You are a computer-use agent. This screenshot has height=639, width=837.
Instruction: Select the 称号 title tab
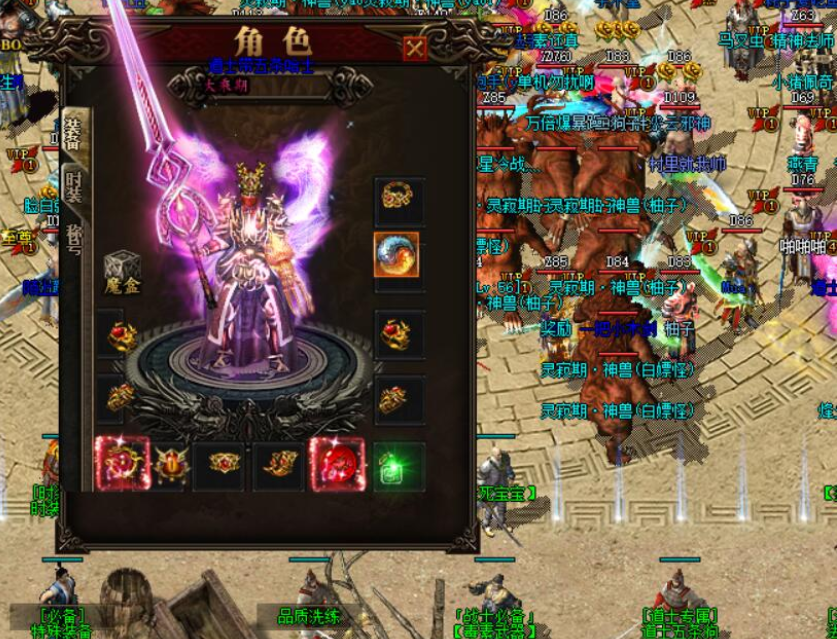74,240
